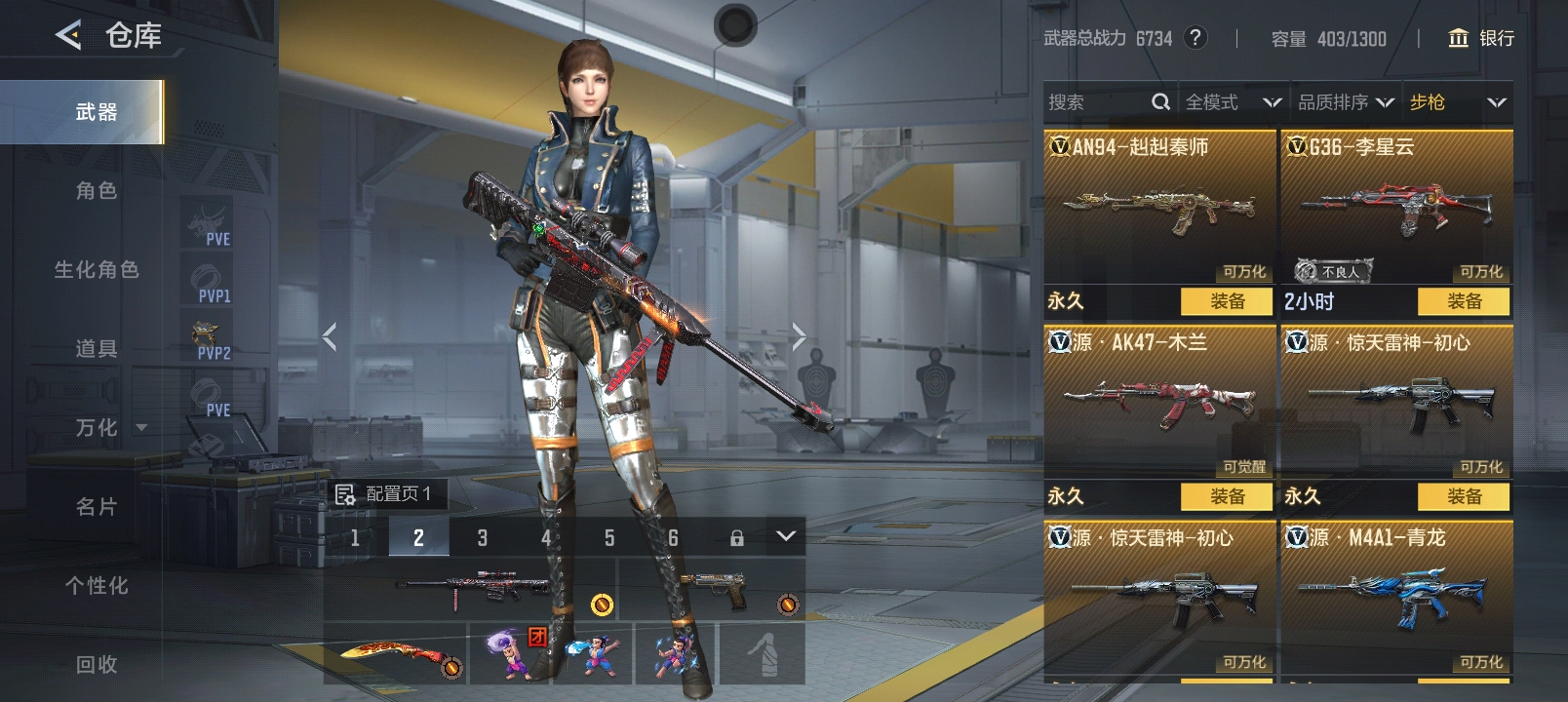
Task: Go to the 个性化 section
Action: 97,586
